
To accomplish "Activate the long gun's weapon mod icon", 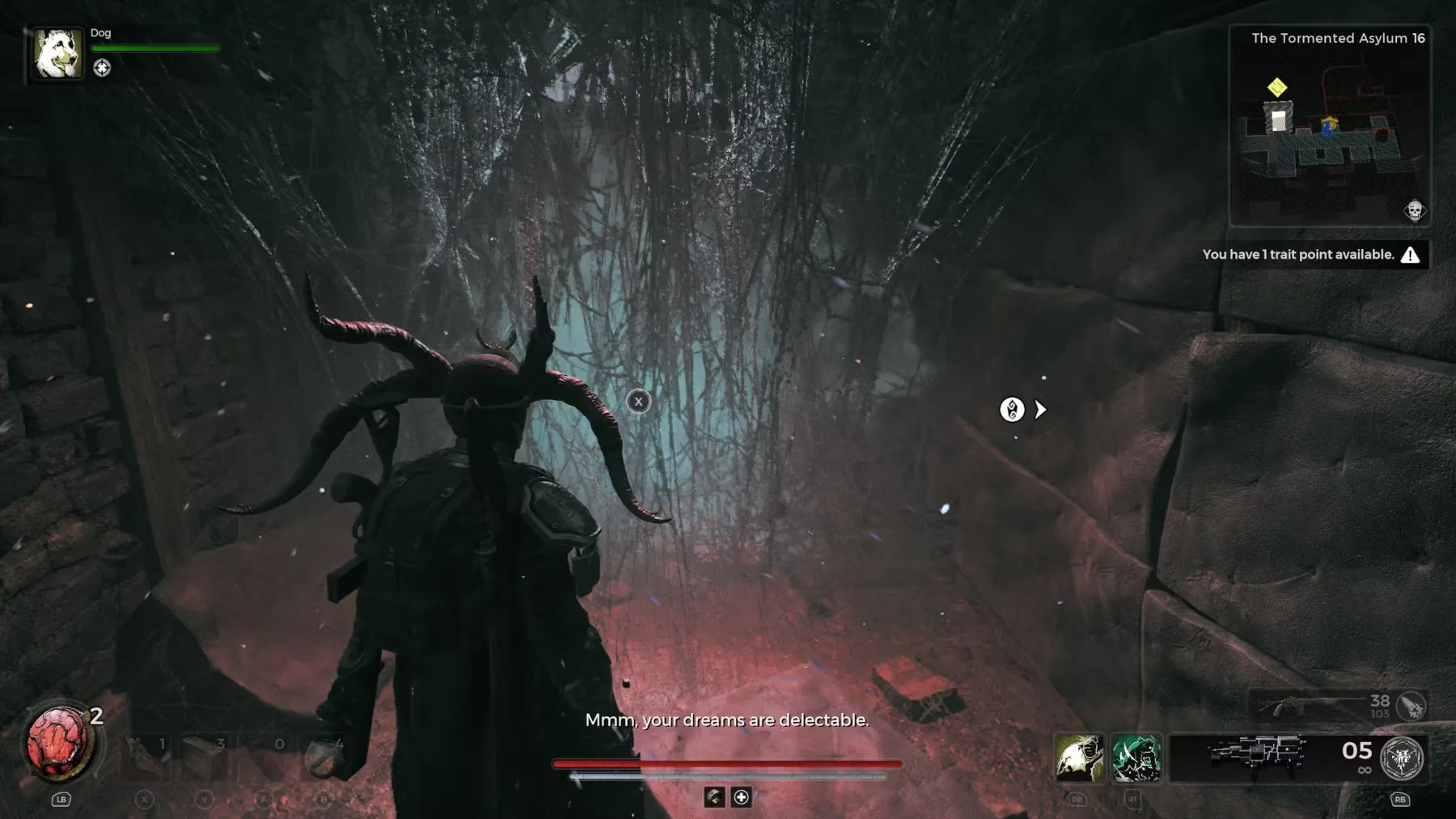I will click(x=1412, y=706).
